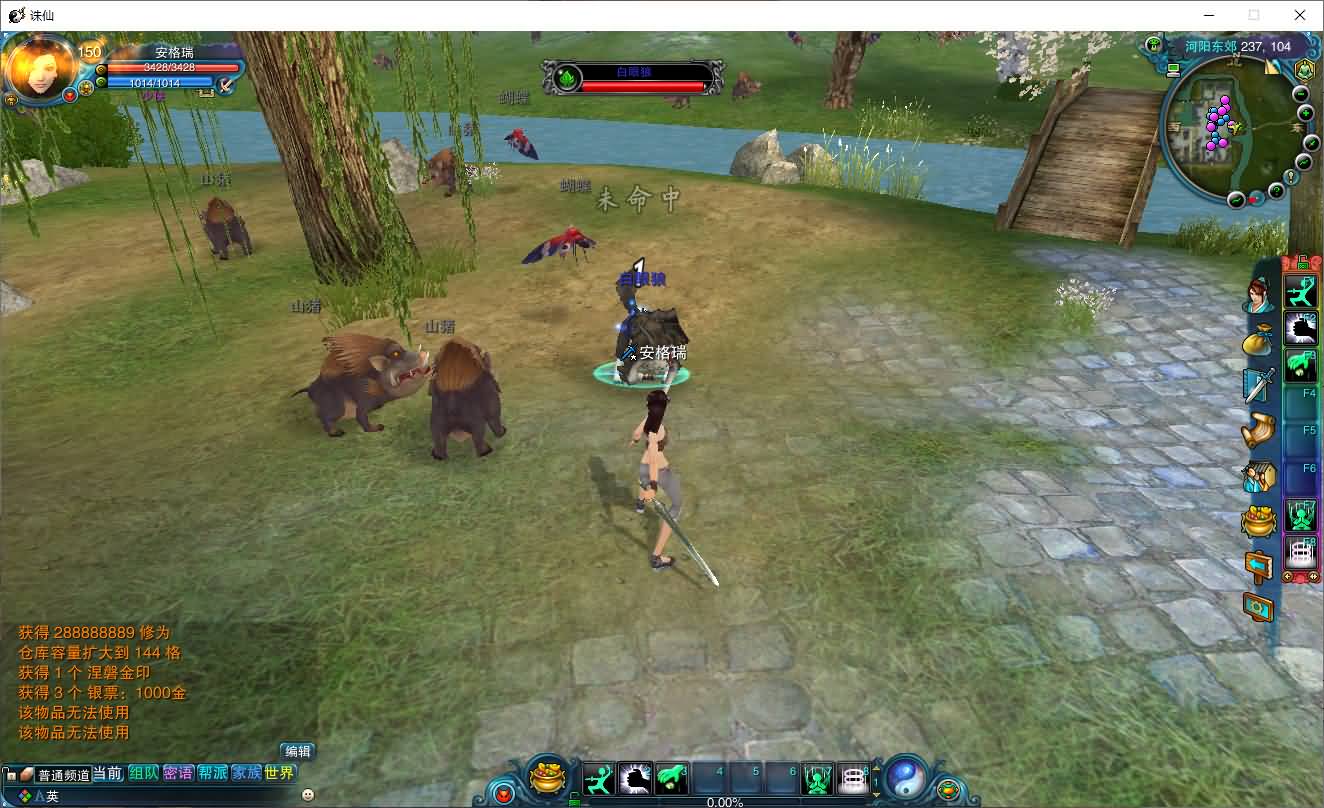Click the yin-yang orb on the bottom bar

coord(906,777)
